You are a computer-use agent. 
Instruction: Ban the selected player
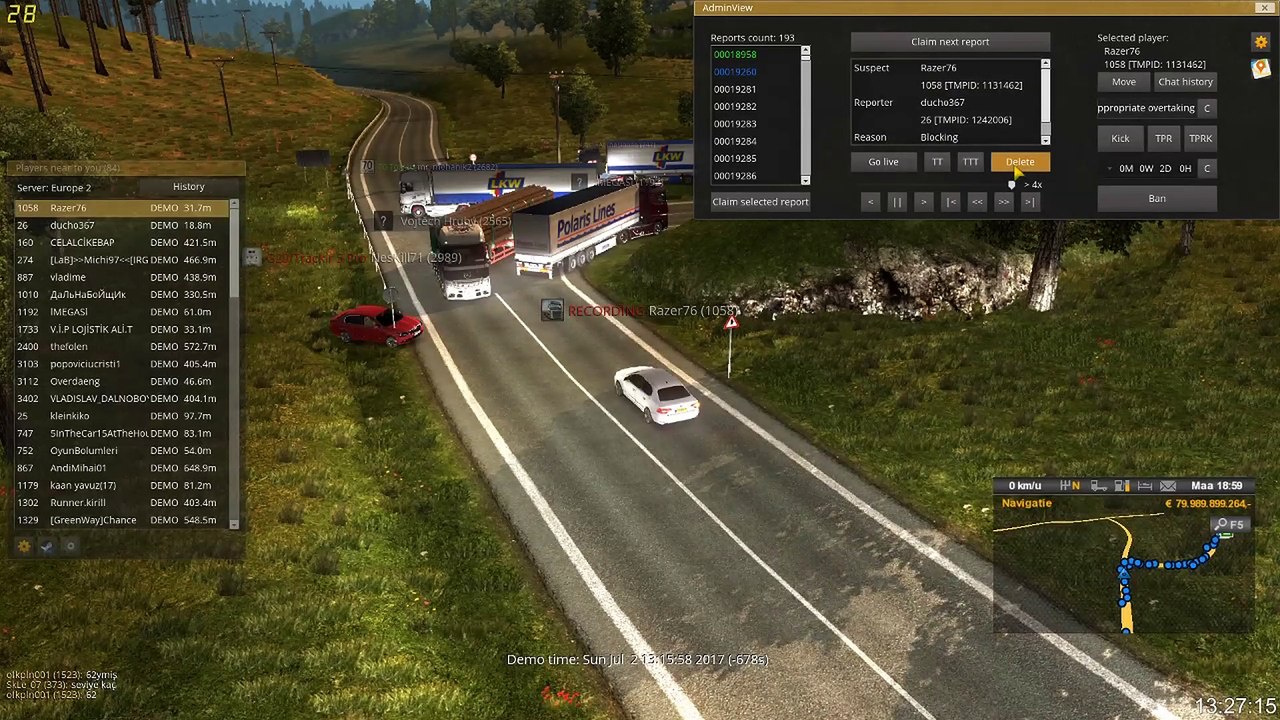[x=1157, y=199]
